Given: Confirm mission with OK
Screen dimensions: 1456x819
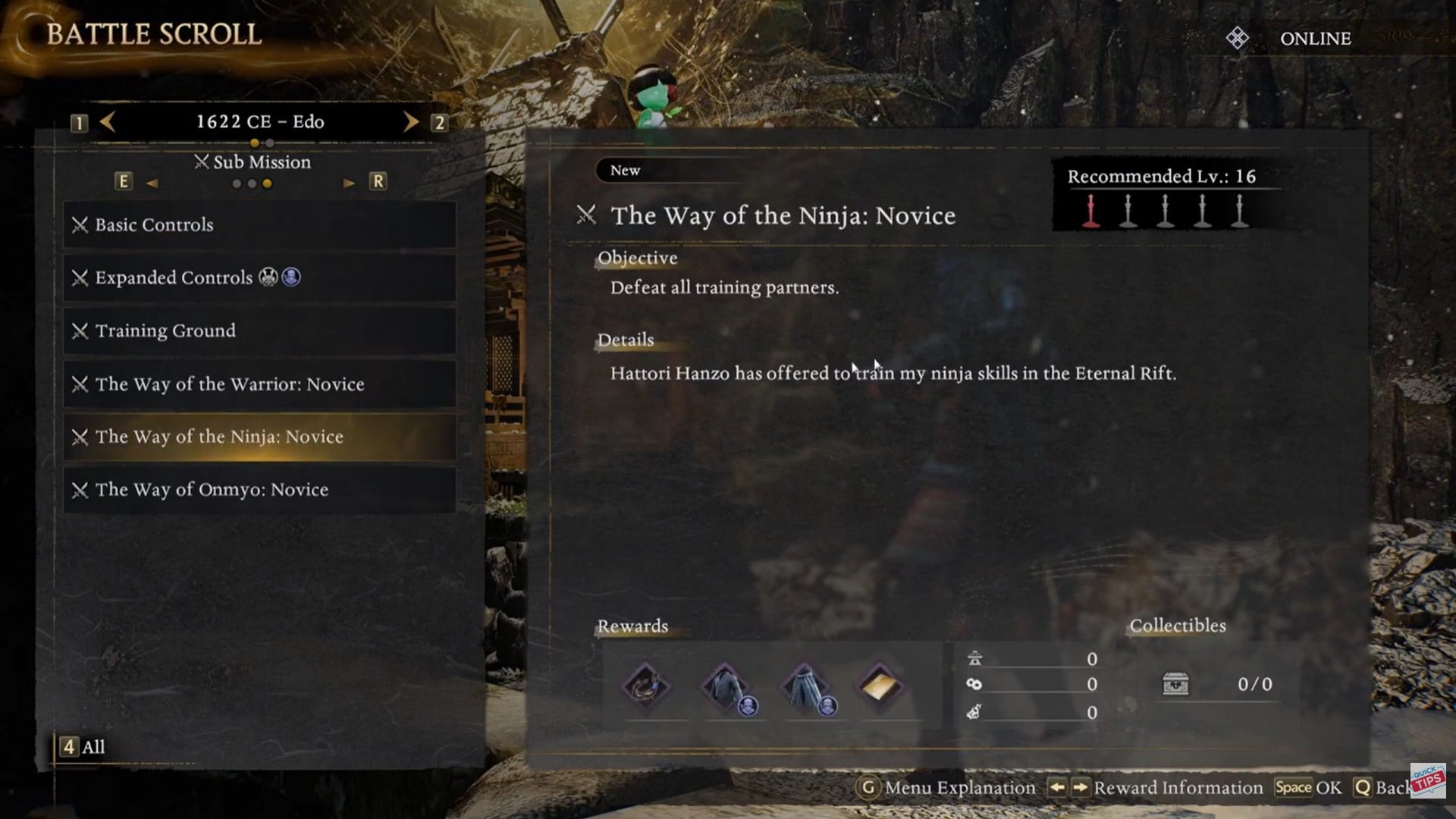Looking at the screenshot, I should click(x=1309, y=788).
